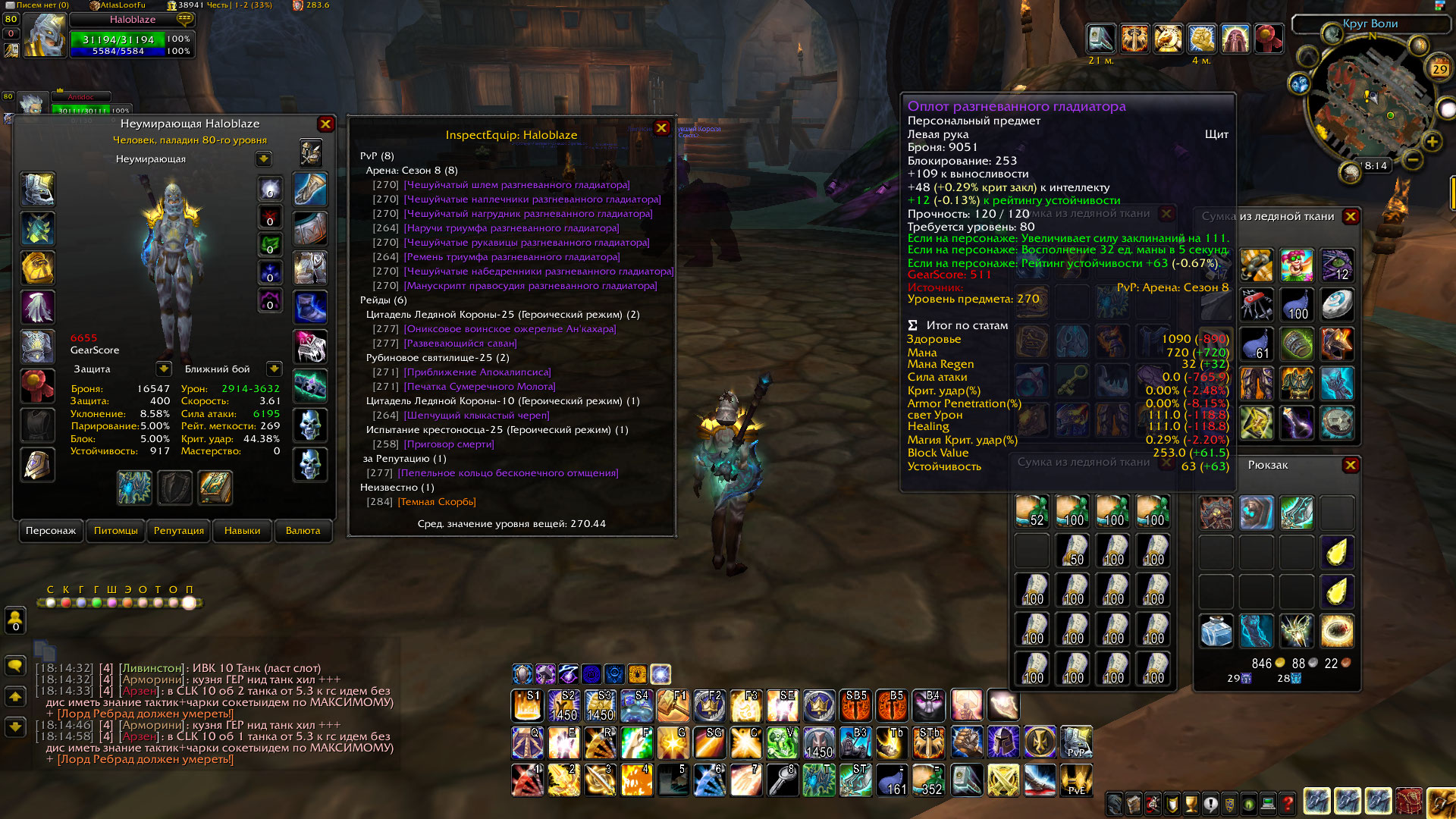Show the Навыки tab
Screen dimensions: 1456x819
242,531
